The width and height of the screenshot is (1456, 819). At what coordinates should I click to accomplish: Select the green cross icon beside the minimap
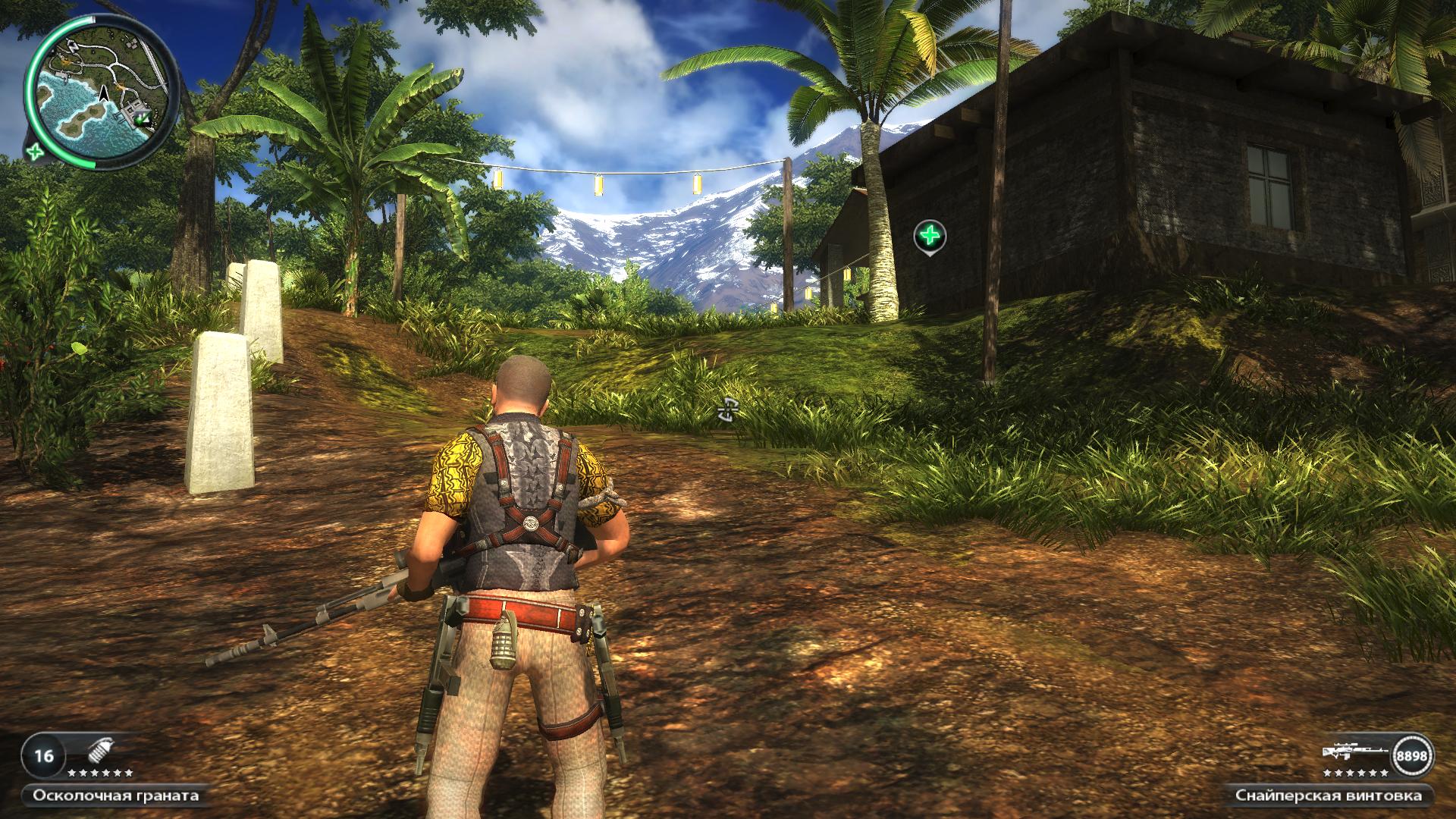click(35, 152)
